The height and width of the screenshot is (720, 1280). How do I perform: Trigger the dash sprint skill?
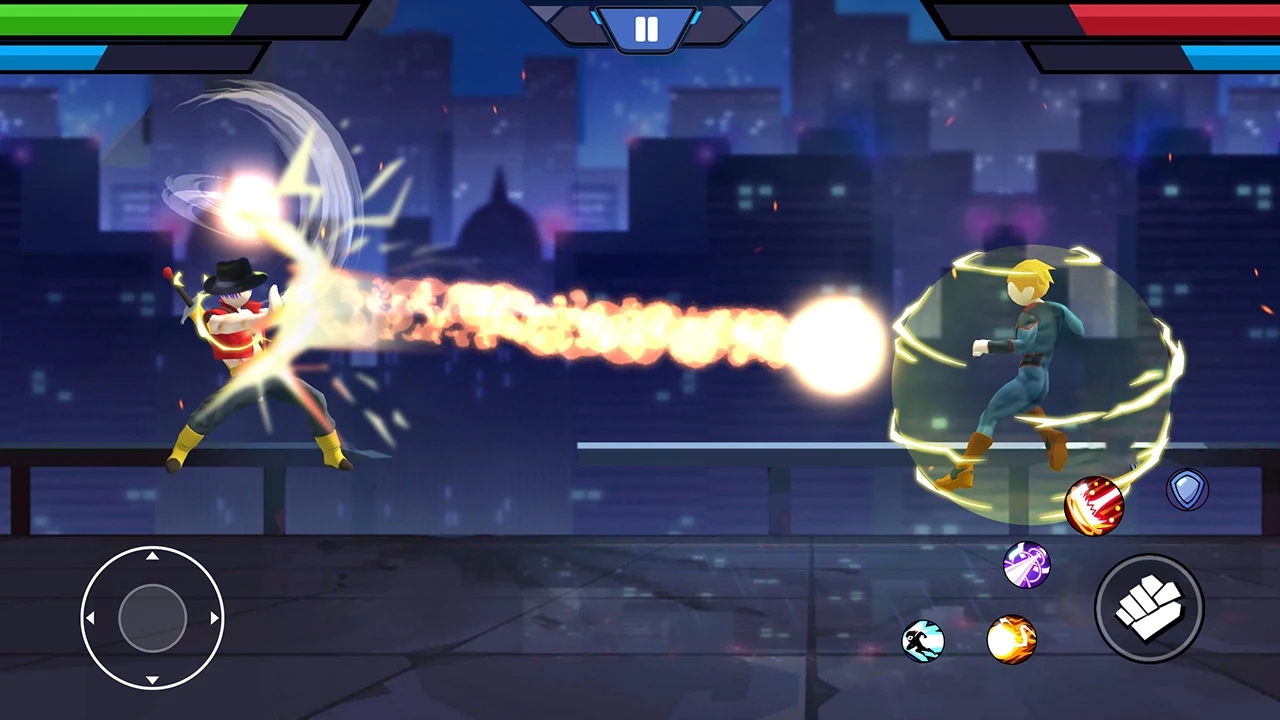pos(922,641)
